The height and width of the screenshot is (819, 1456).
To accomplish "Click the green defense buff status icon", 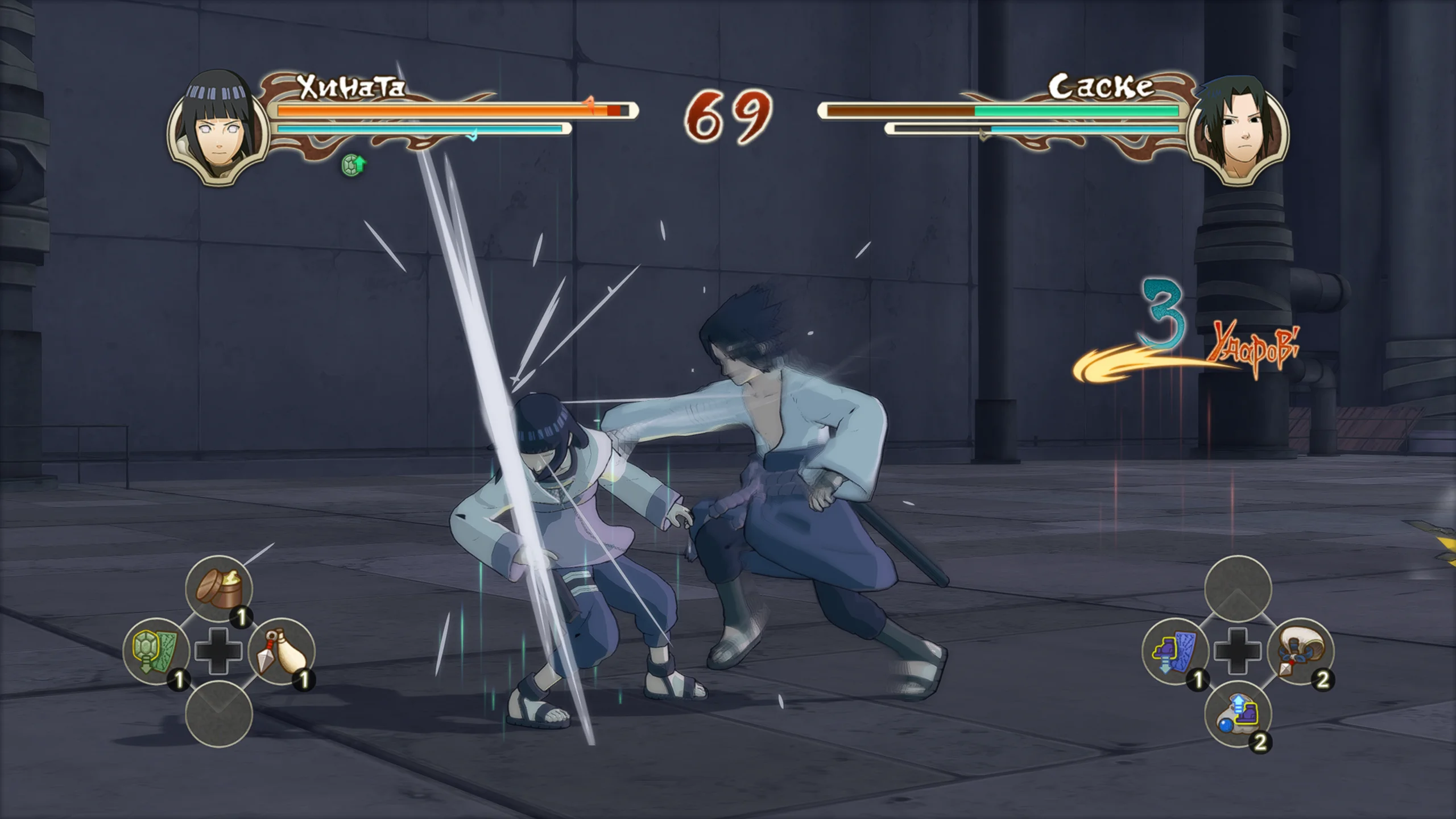I will pos(353,166).
